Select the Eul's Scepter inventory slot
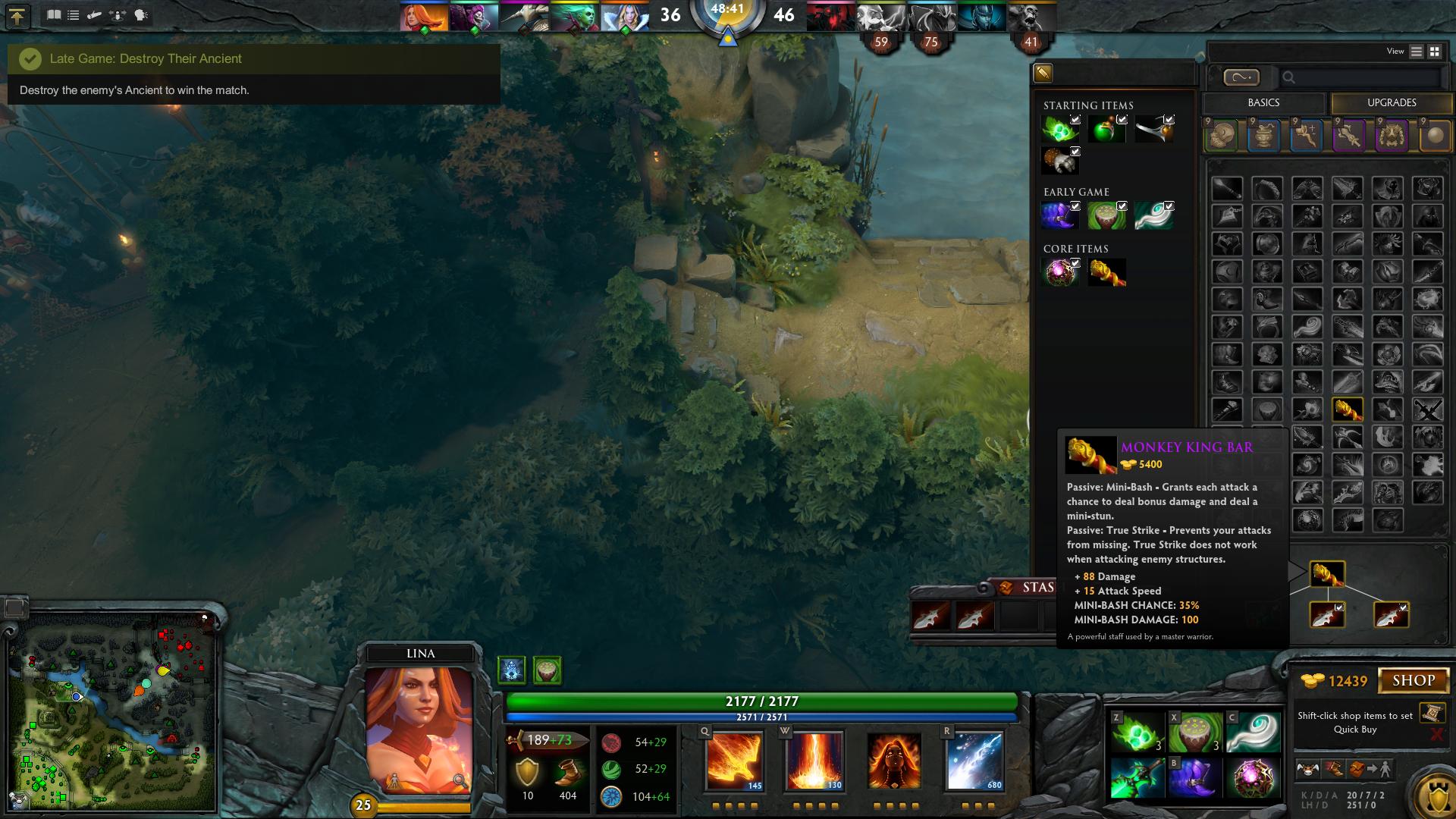This screenshot has height=819, width=1456. coord(1253,733)
